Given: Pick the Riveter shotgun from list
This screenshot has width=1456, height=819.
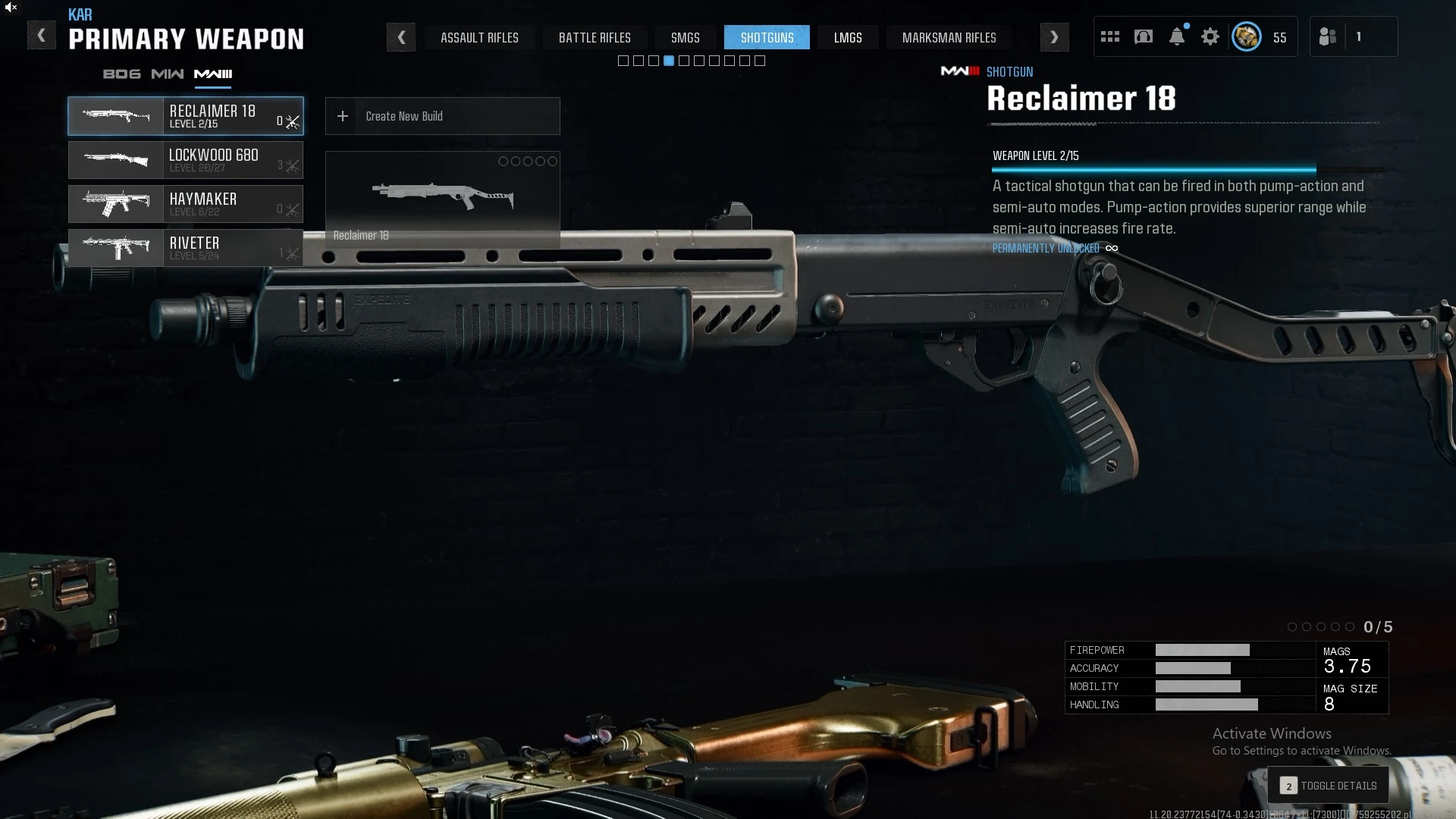Looking at the screenshot, I should 186,248.
